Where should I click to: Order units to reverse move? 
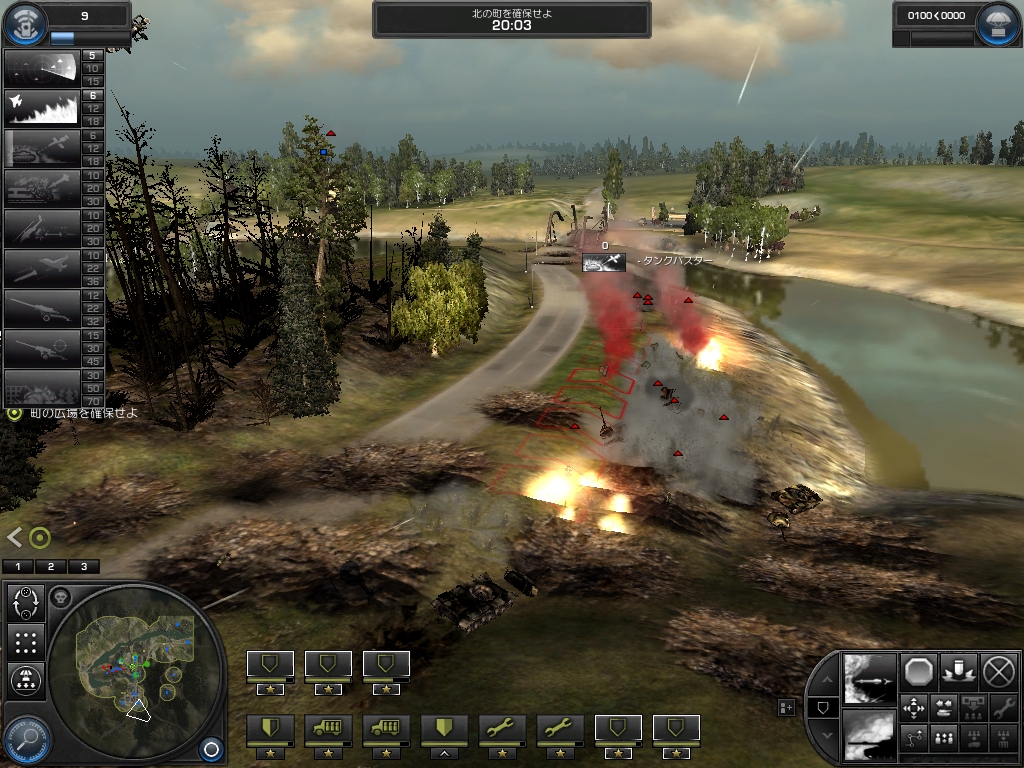[943, 708]
